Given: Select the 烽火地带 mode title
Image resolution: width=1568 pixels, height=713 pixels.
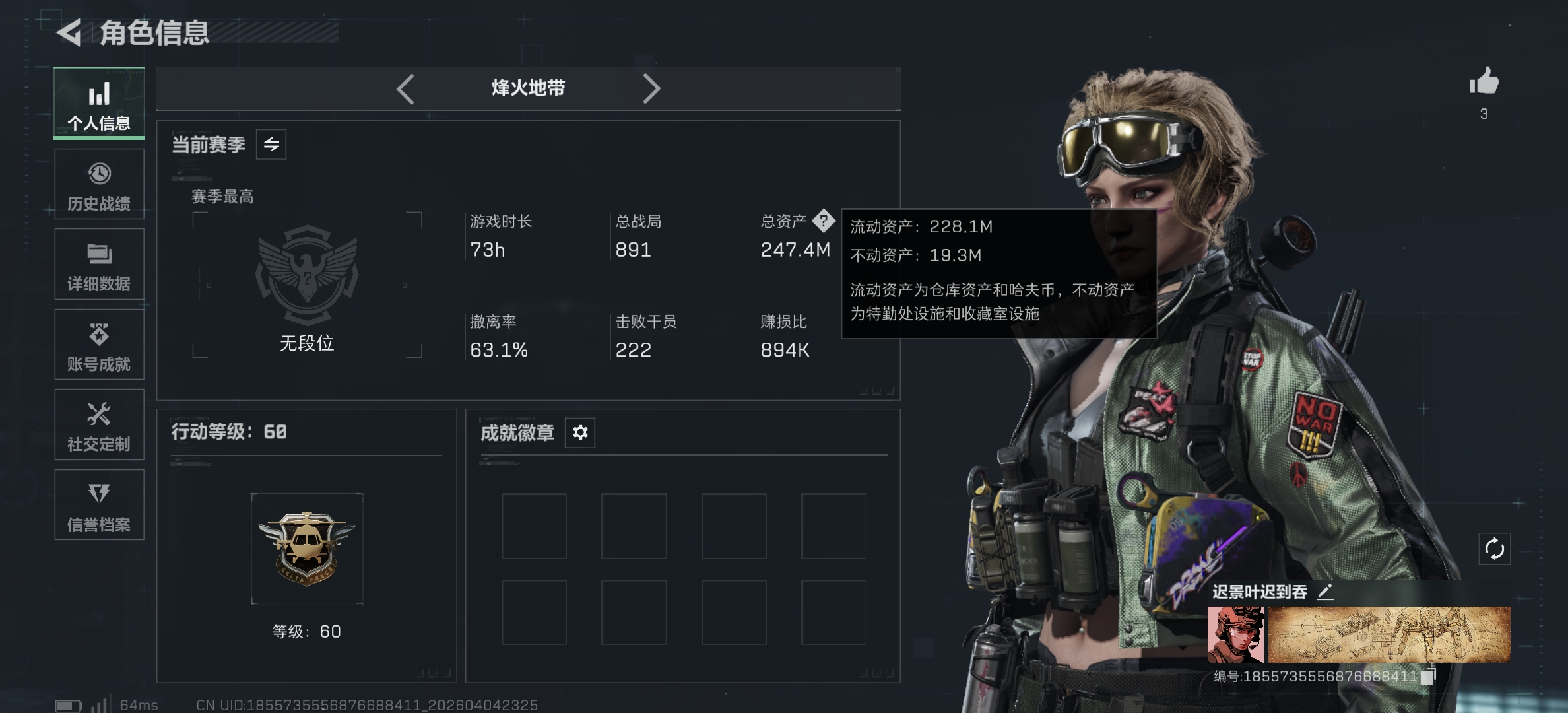Looking at the screenshot, I should point(527,87).
